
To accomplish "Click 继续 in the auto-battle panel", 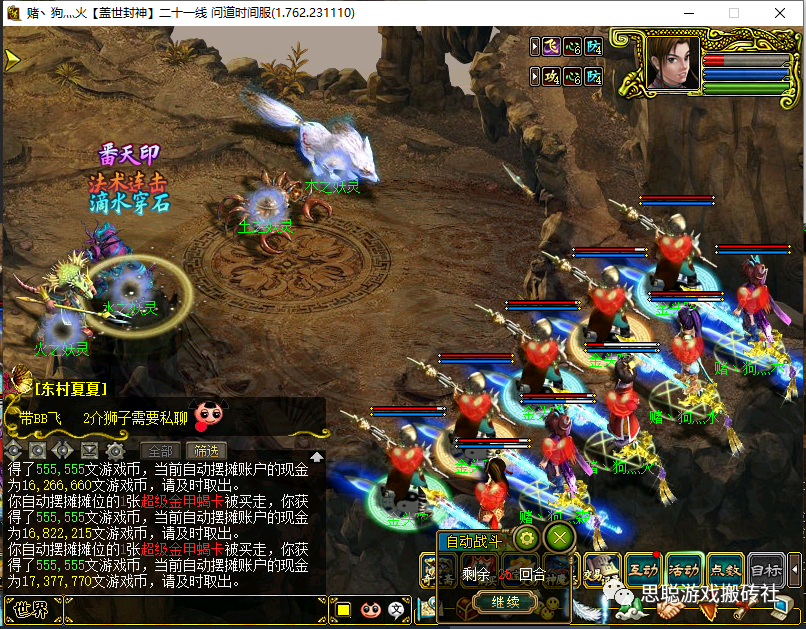I will [505, 602].
